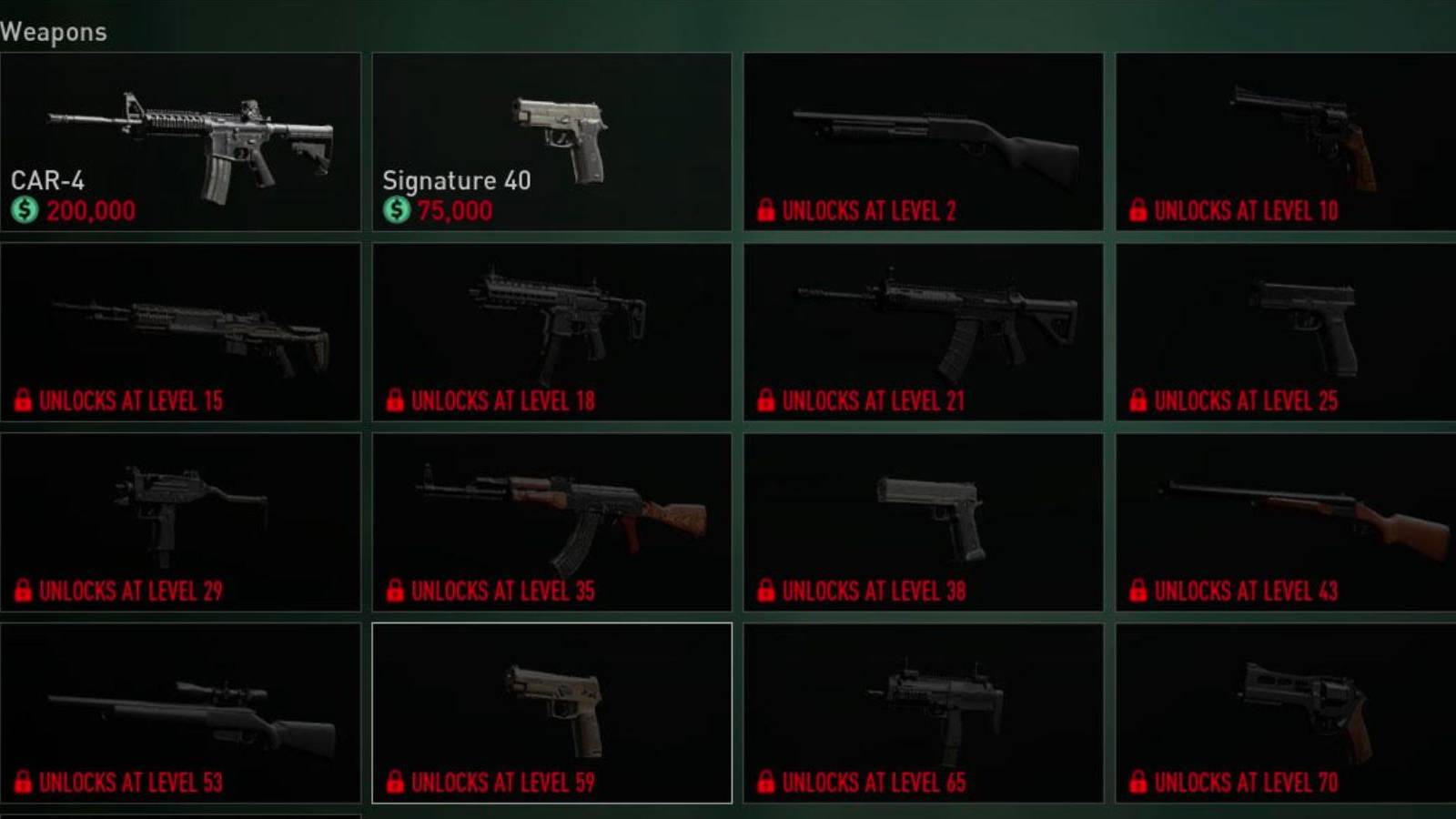Click the green dollar icon beside 200,000
Screen dimensions: 1456x819
tap(25, 210)
